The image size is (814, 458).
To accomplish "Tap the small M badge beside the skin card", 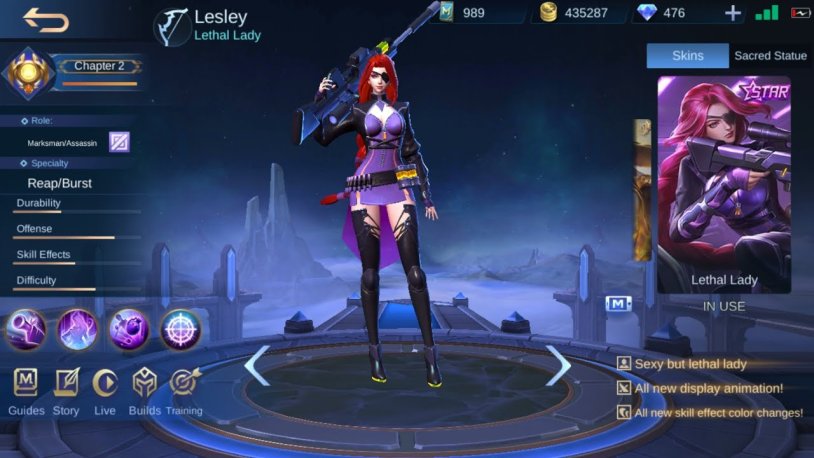I will (x=618, y=302).
